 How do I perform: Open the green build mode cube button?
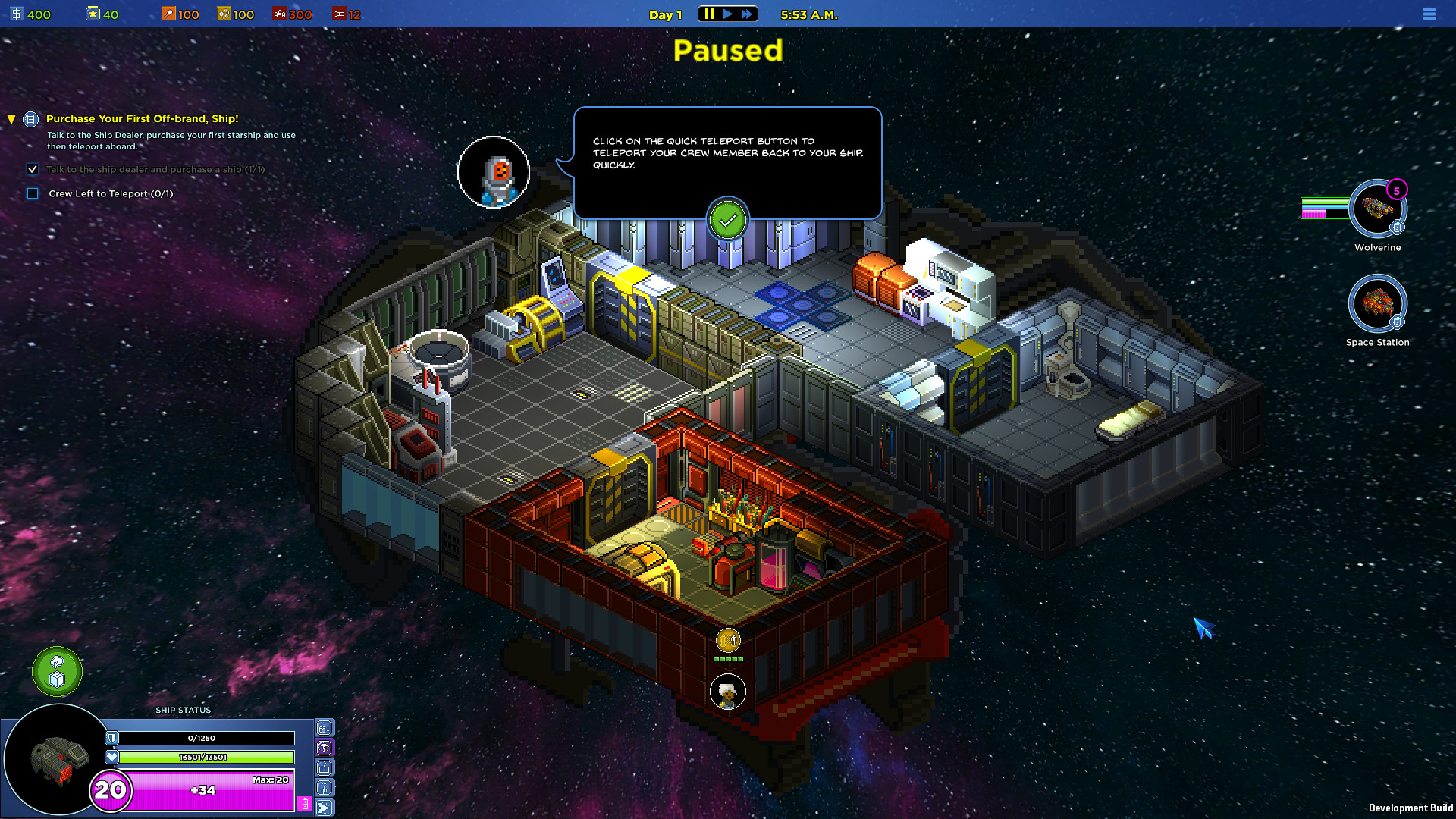[57, 672]
